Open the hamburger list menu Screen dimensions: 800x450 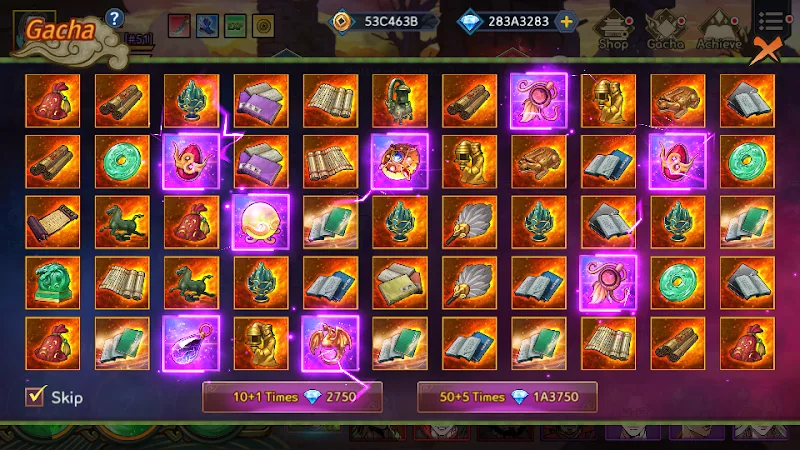coord(770,21)
